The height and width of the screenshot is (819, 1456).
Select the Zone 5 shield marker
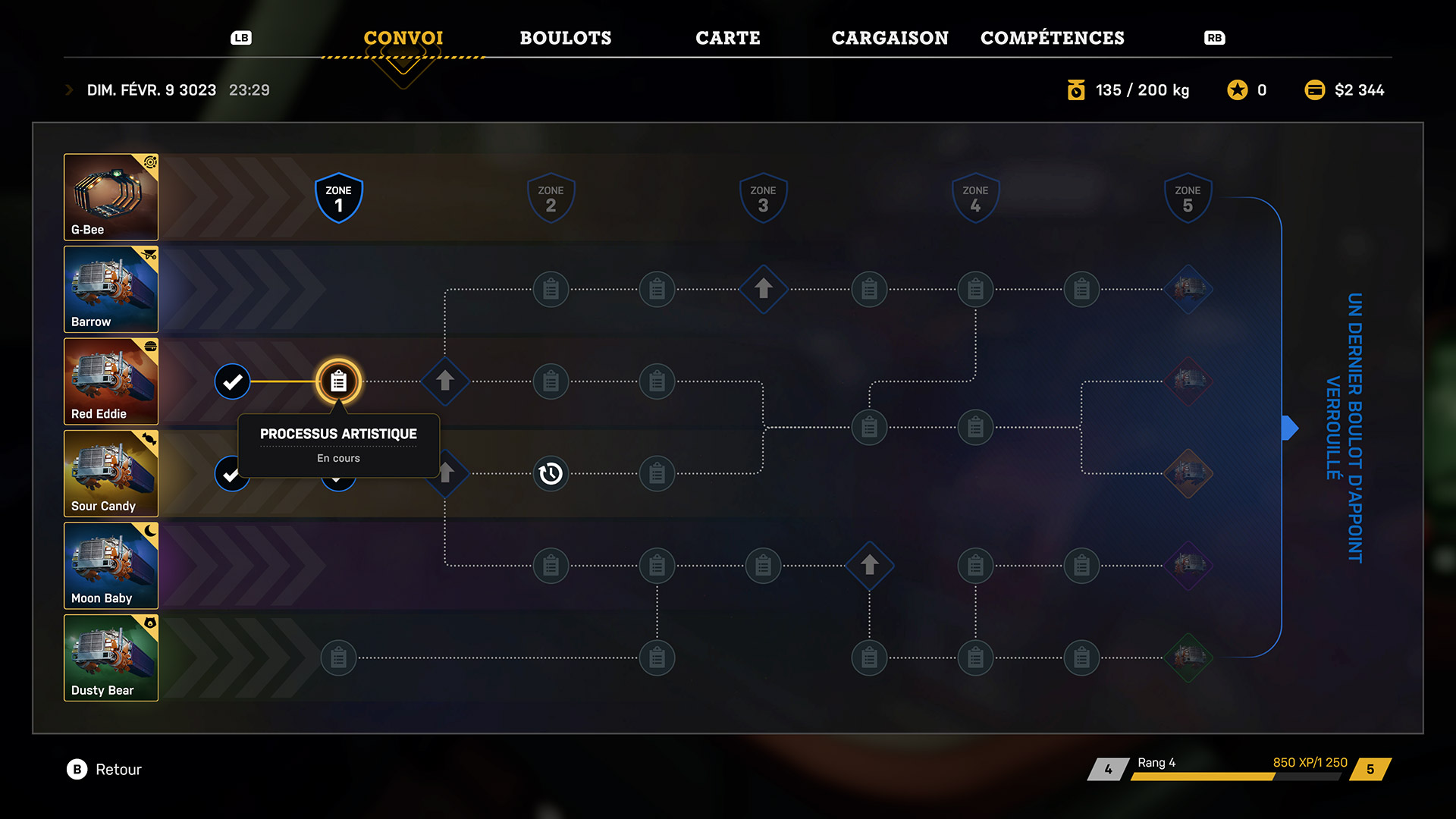[1188, 198]
